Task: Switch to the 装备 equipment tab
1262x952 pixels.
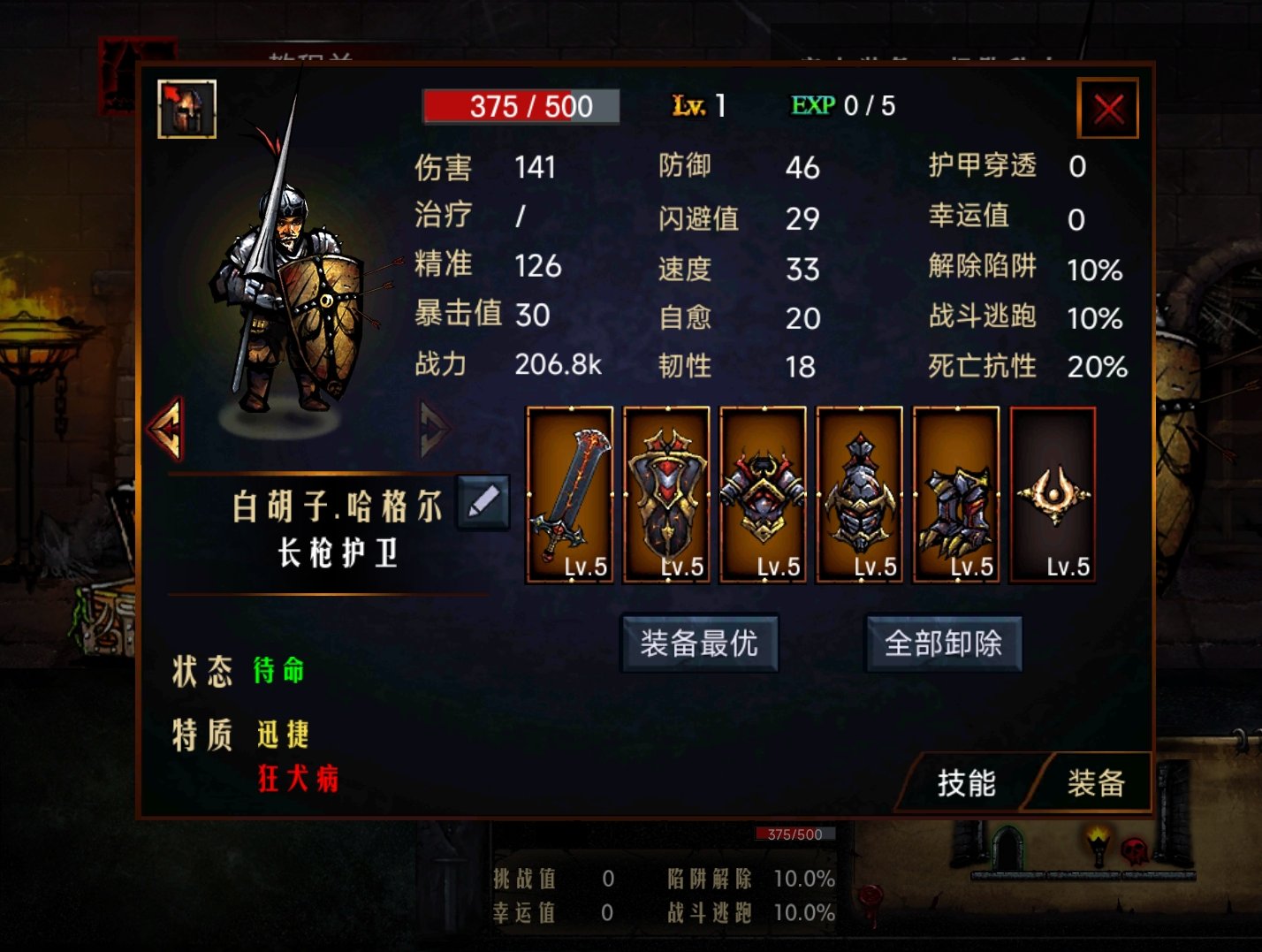Action: click(1095, 782)
